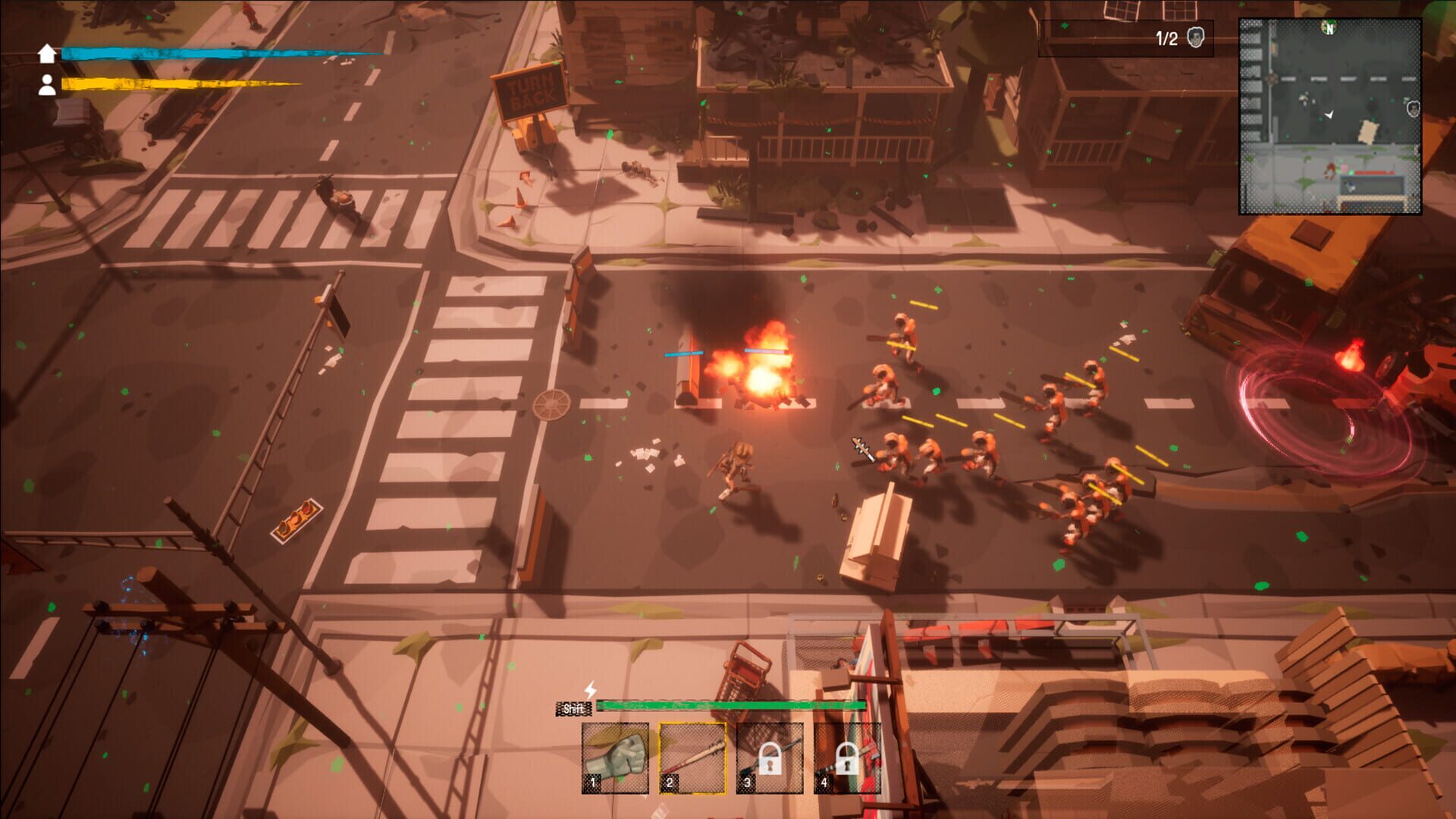Click the number 2 label on the selected hotbar slot
The width and height of the screenshot is (1456, 819).
[670, 783]
